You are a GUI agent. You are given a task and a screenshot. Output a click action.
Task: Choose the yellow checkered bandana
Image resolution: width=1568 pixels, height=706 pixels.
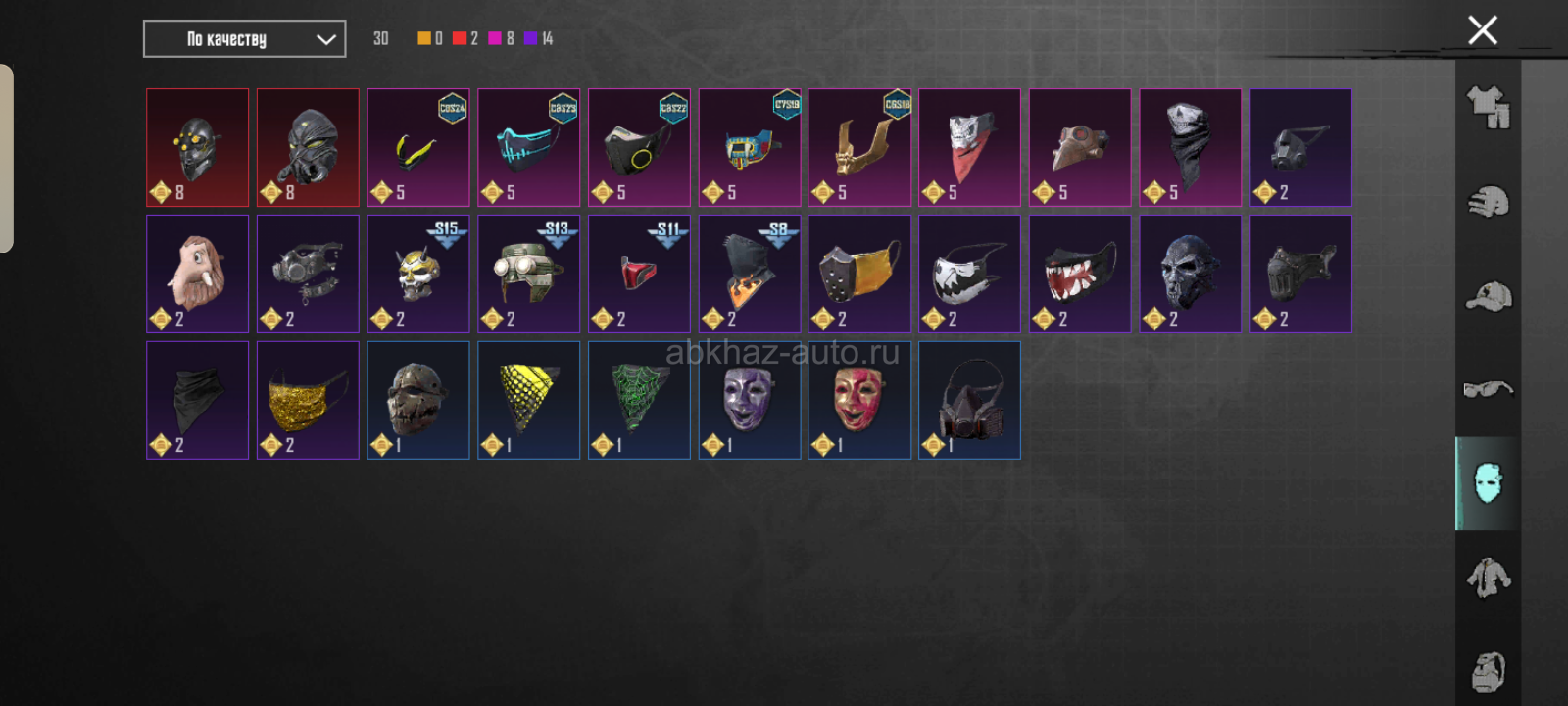[x=528, y=400]
